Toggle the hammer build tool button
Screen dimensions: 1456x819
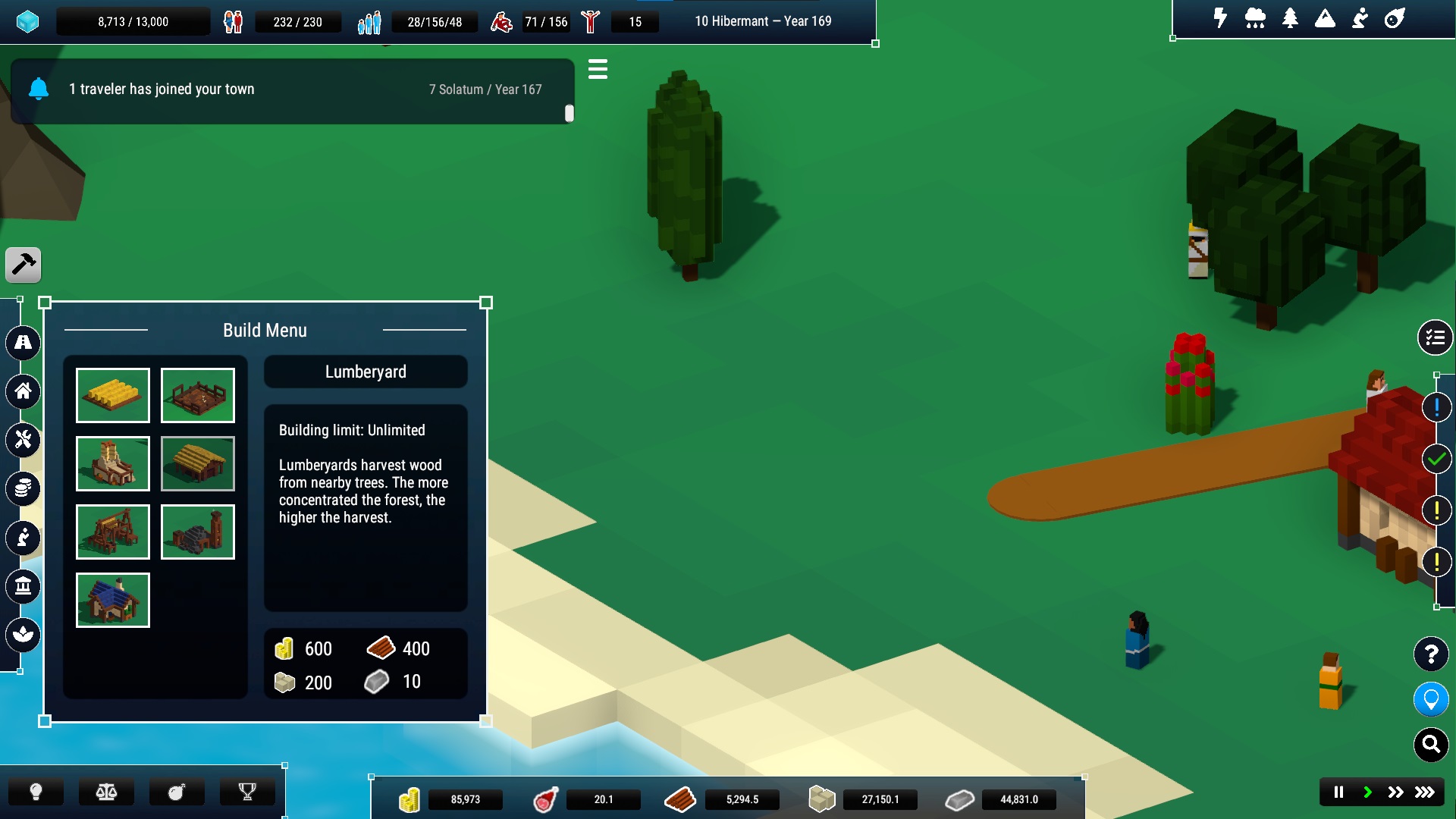click(x=24, y=265)
